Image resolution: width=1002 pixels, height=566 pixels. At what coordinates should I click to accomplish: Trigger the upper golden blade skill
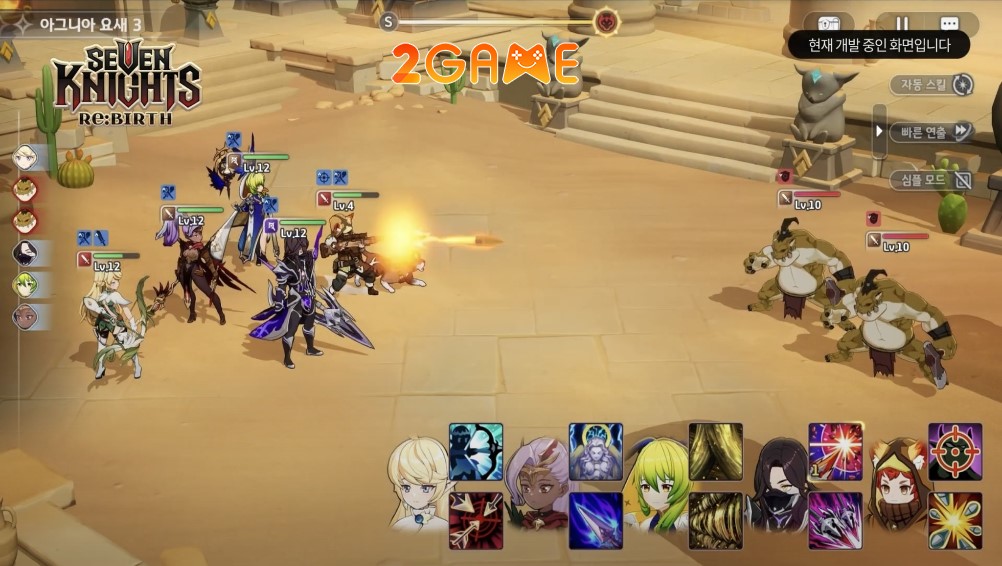point(715,451)
